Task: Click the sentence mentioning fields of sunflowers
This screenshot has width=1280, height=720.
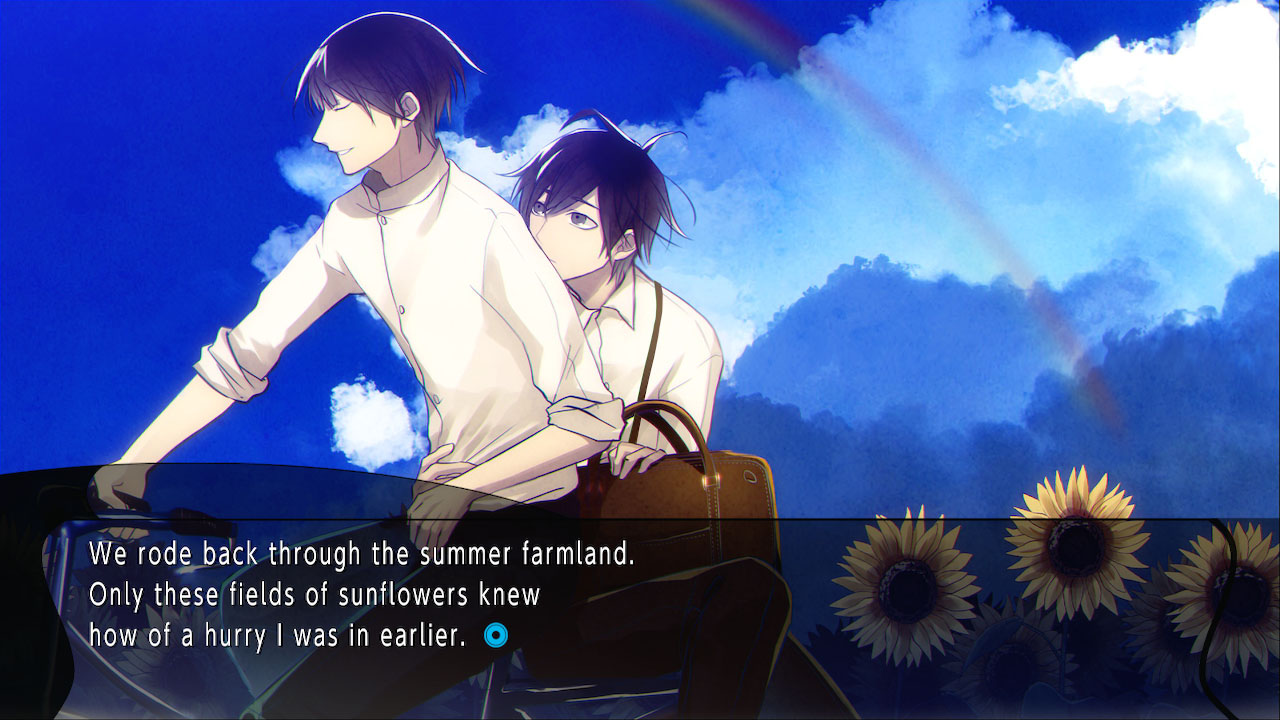Action: click(x=313, y=592)
